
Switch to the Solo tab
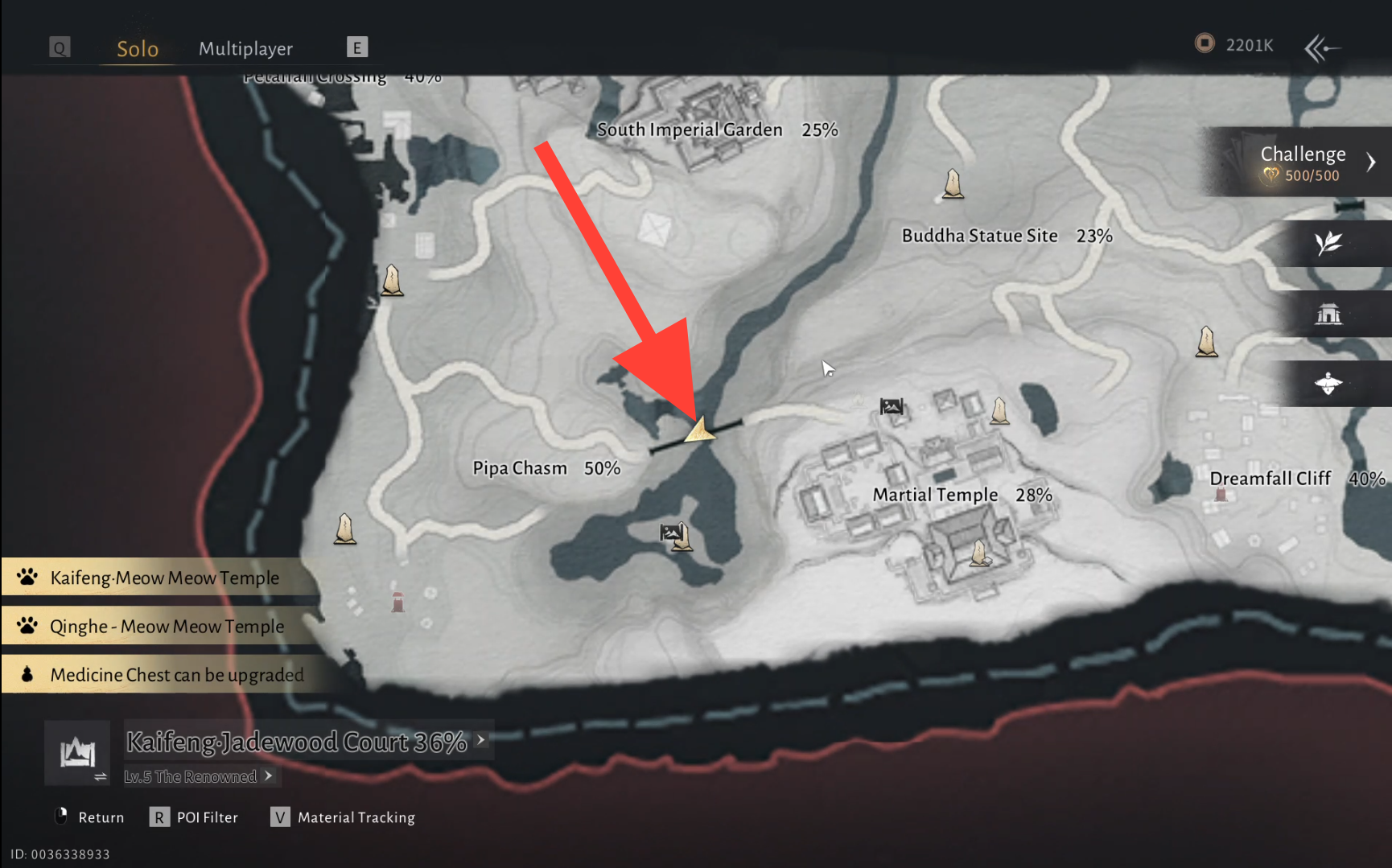tap(138, 49)
